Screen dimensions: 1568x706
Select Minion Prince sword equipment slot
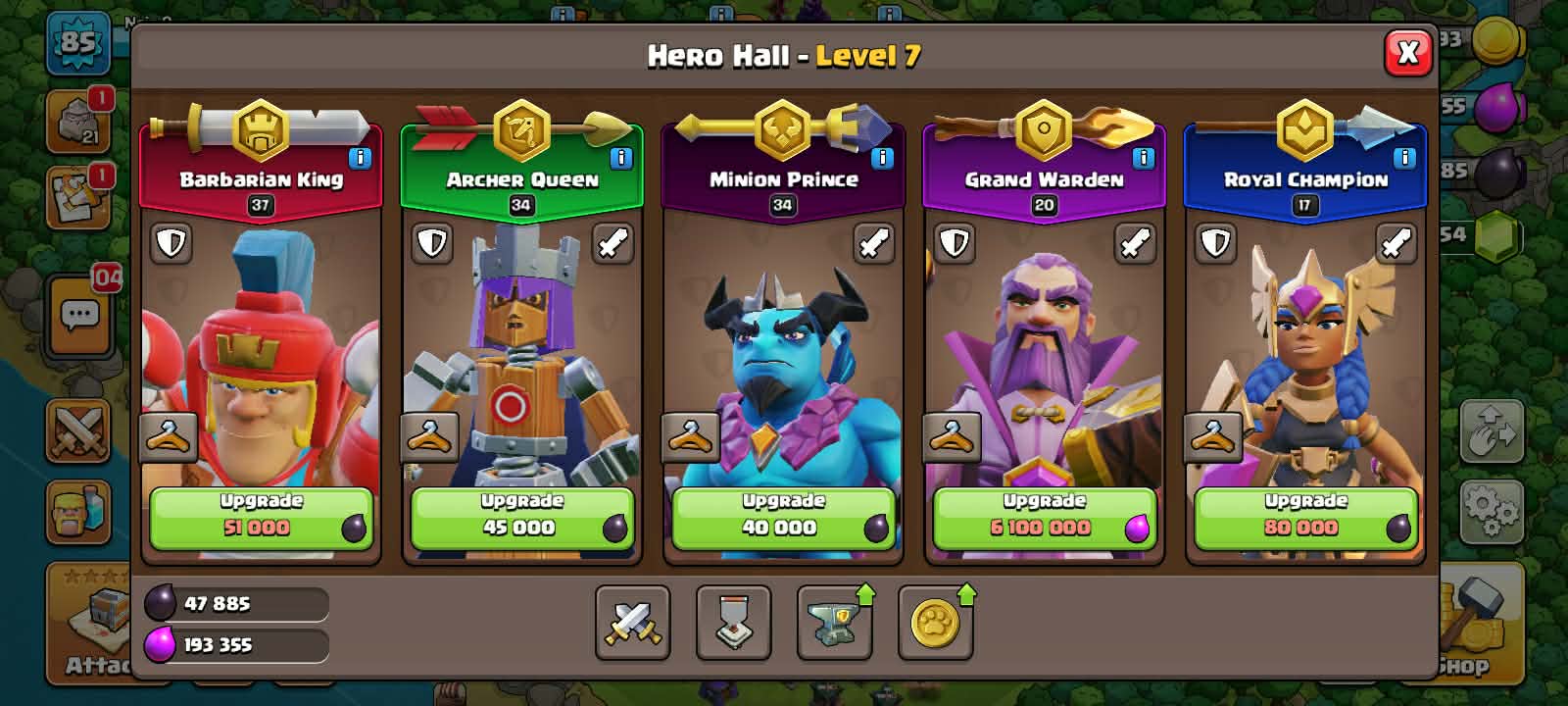[x=873, y=243]
